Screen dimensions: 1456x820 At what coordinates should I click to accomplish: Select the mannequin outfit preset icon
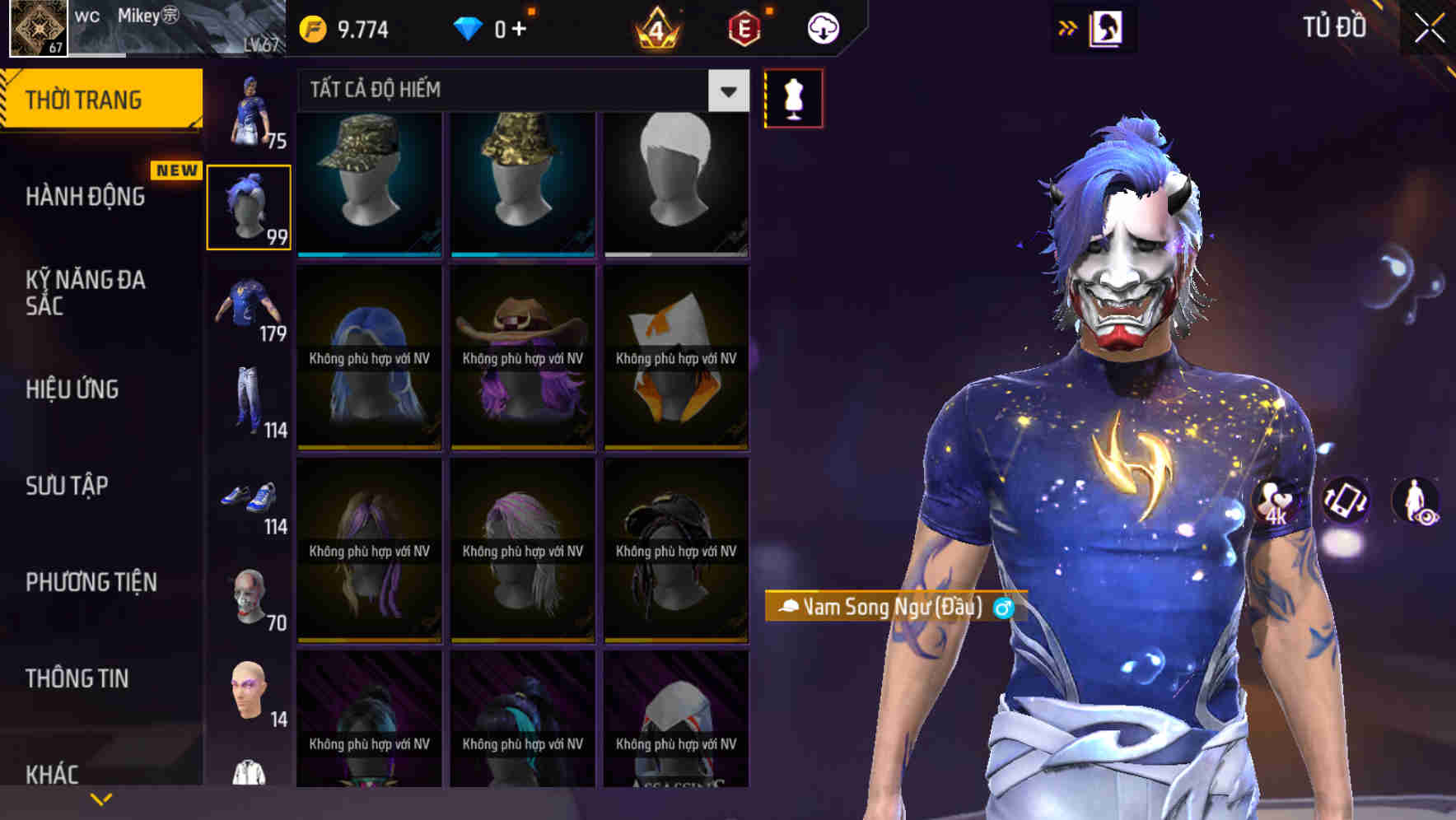pyautogui.click(x=793, y=98)
